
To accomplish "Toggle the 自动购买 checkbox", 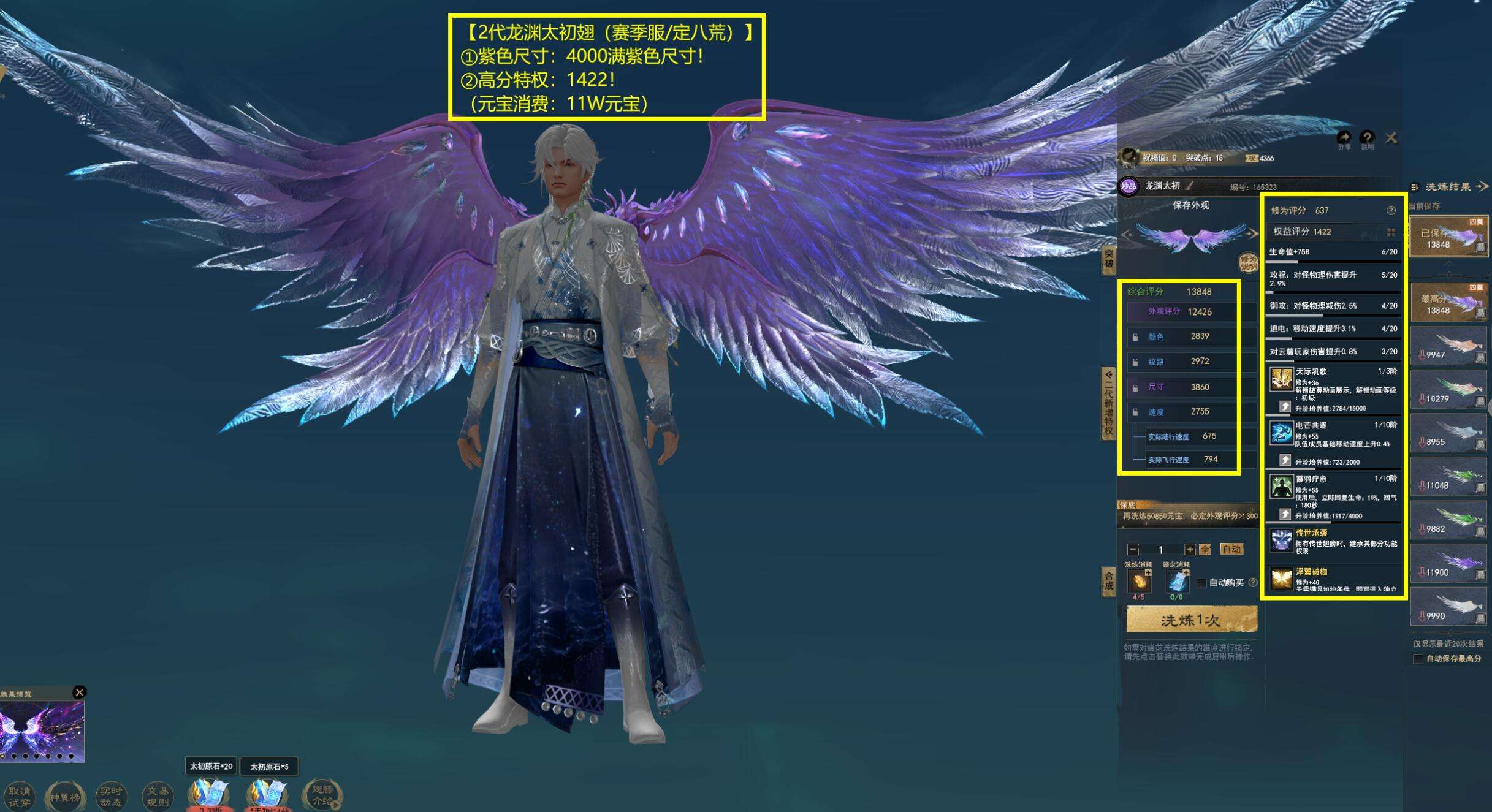I will (x=1202, y=582).
